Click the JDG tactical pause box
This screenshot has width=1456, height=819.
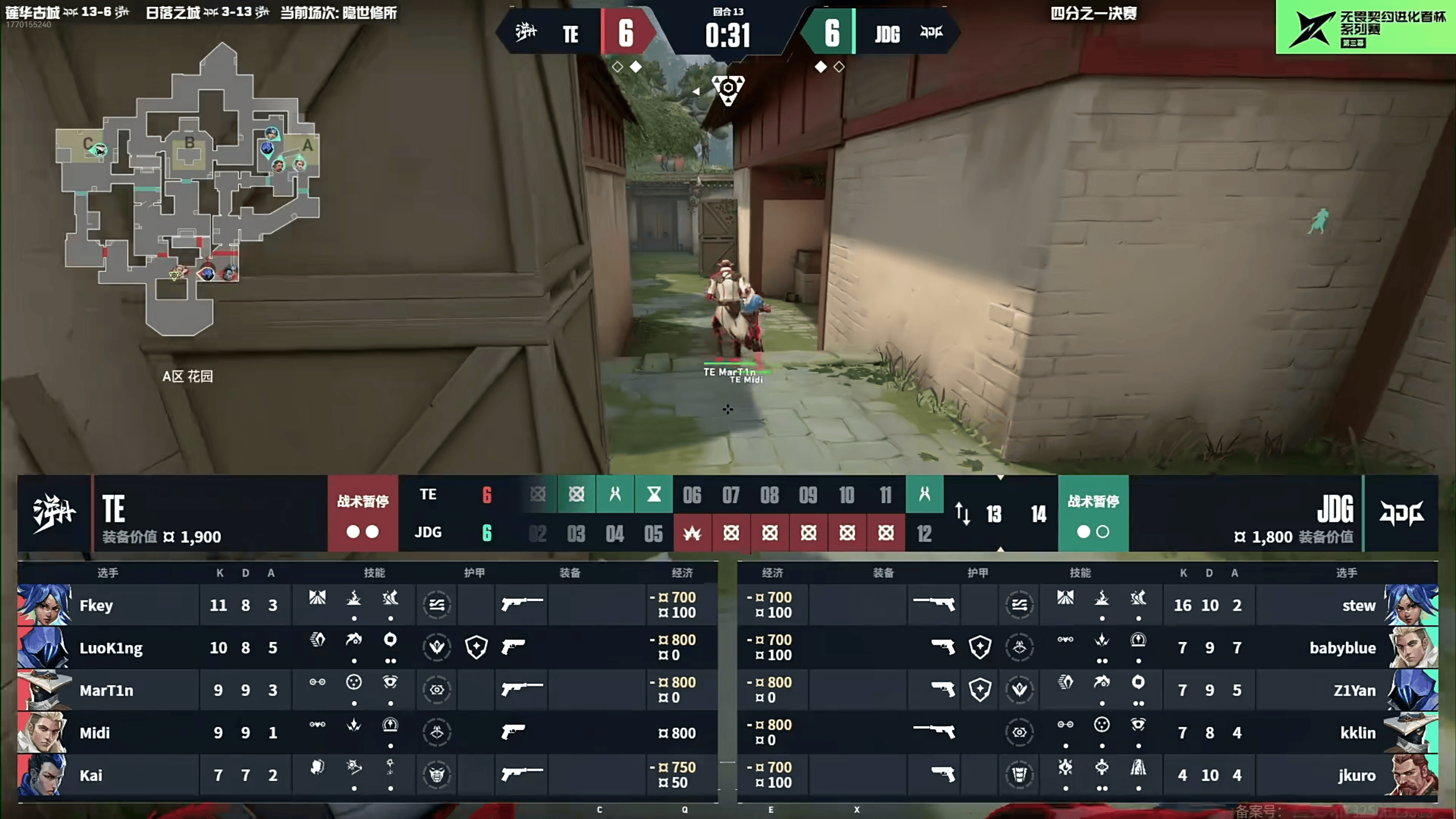click(1093, 513)
